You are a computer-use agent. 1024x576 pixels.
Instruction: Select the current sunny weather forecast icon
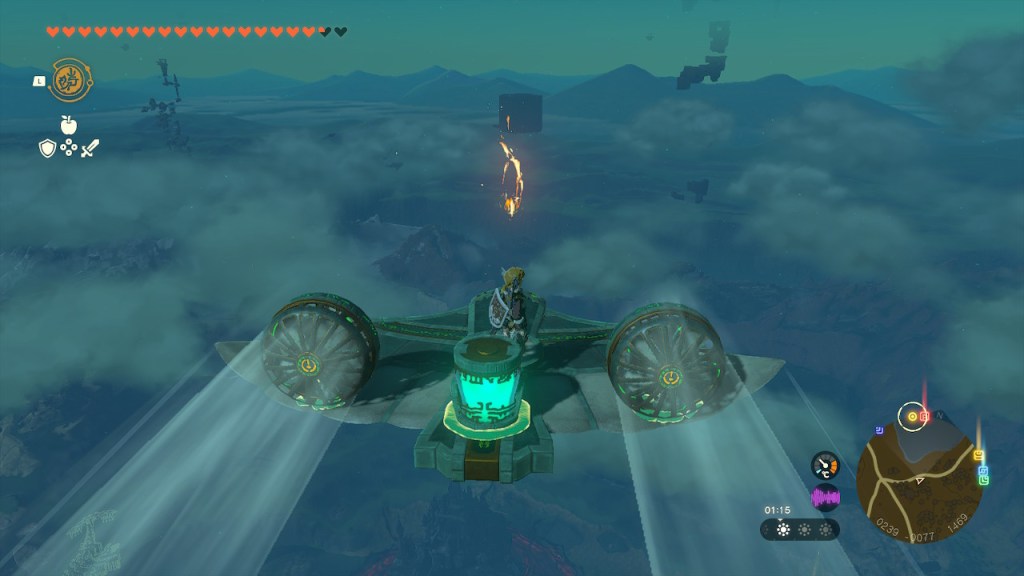click(x=783, y=529)
